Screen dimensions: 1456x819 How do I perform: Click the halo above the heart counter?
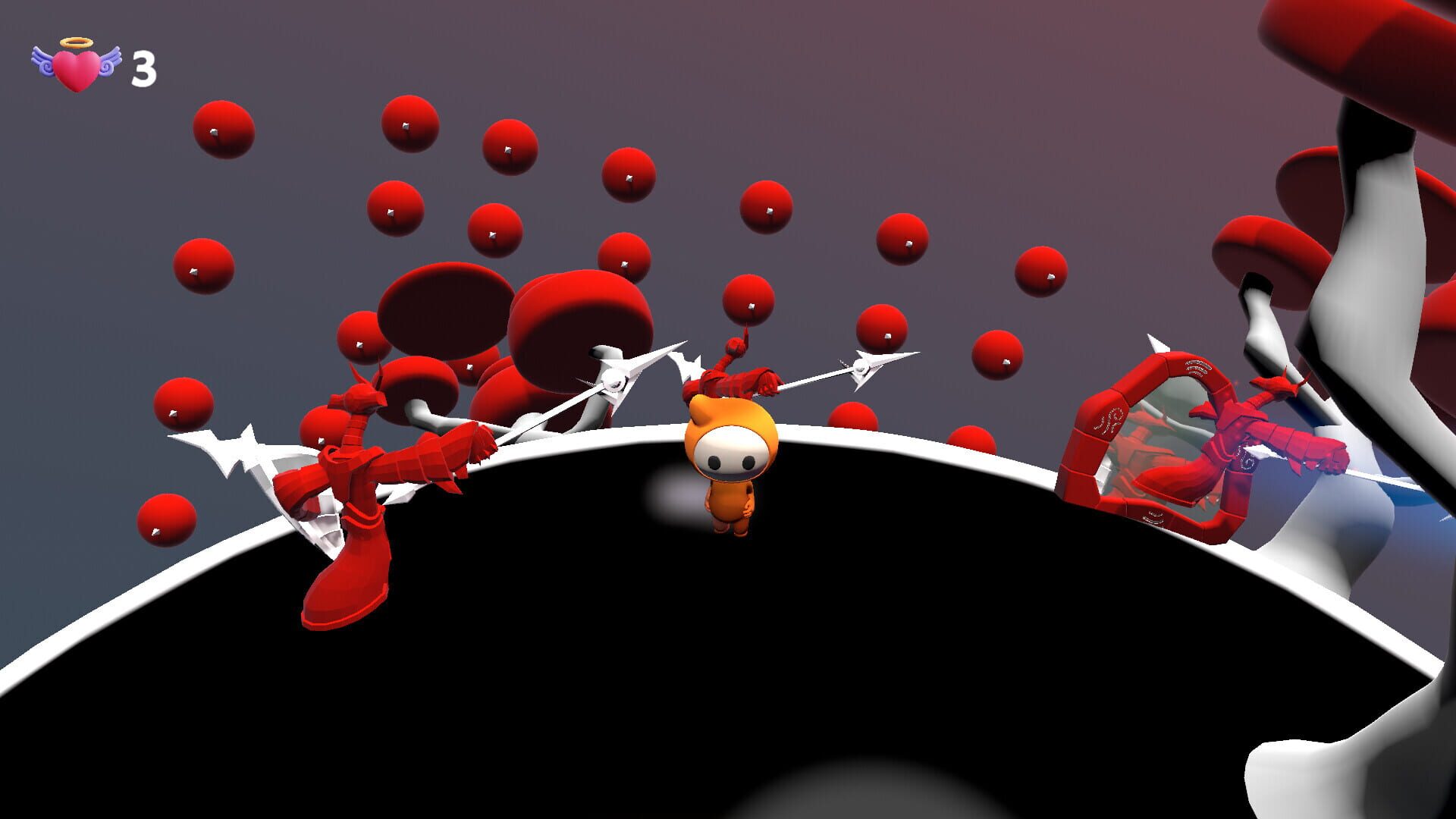coord(72,42)
